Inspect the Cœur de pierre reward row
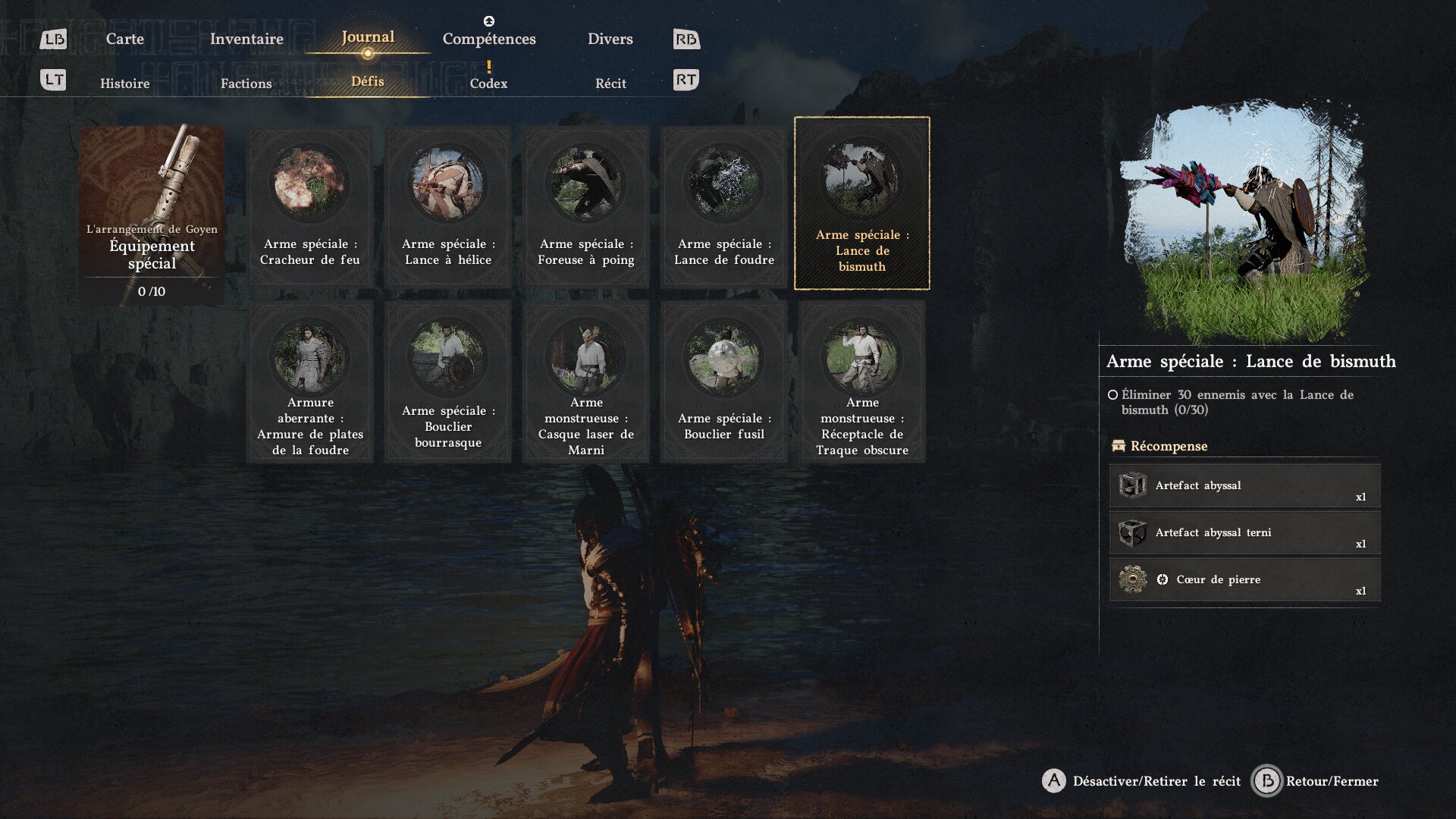 1244,580
